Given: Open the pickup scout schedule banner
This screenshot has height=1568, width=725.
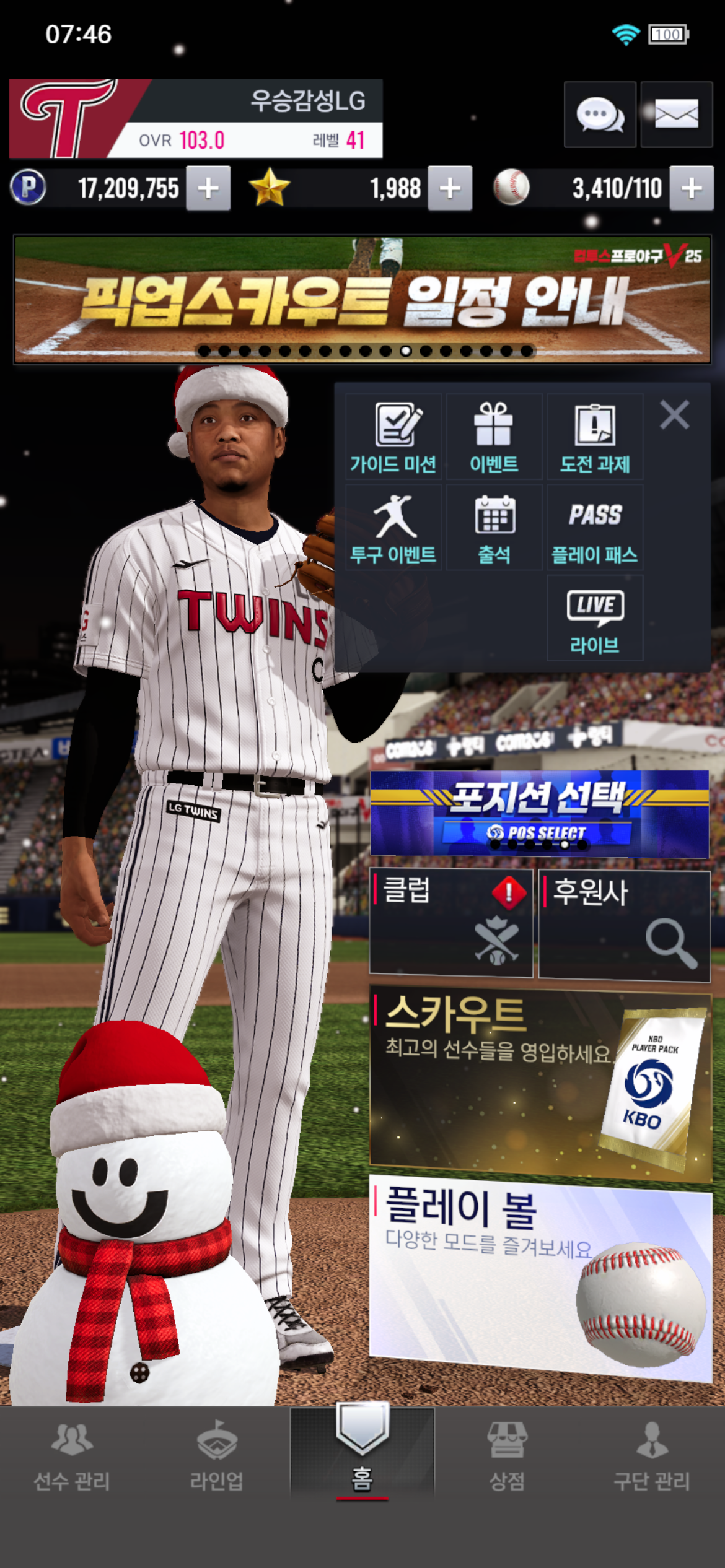Looking at the screenshot, I should click(362, 300).
